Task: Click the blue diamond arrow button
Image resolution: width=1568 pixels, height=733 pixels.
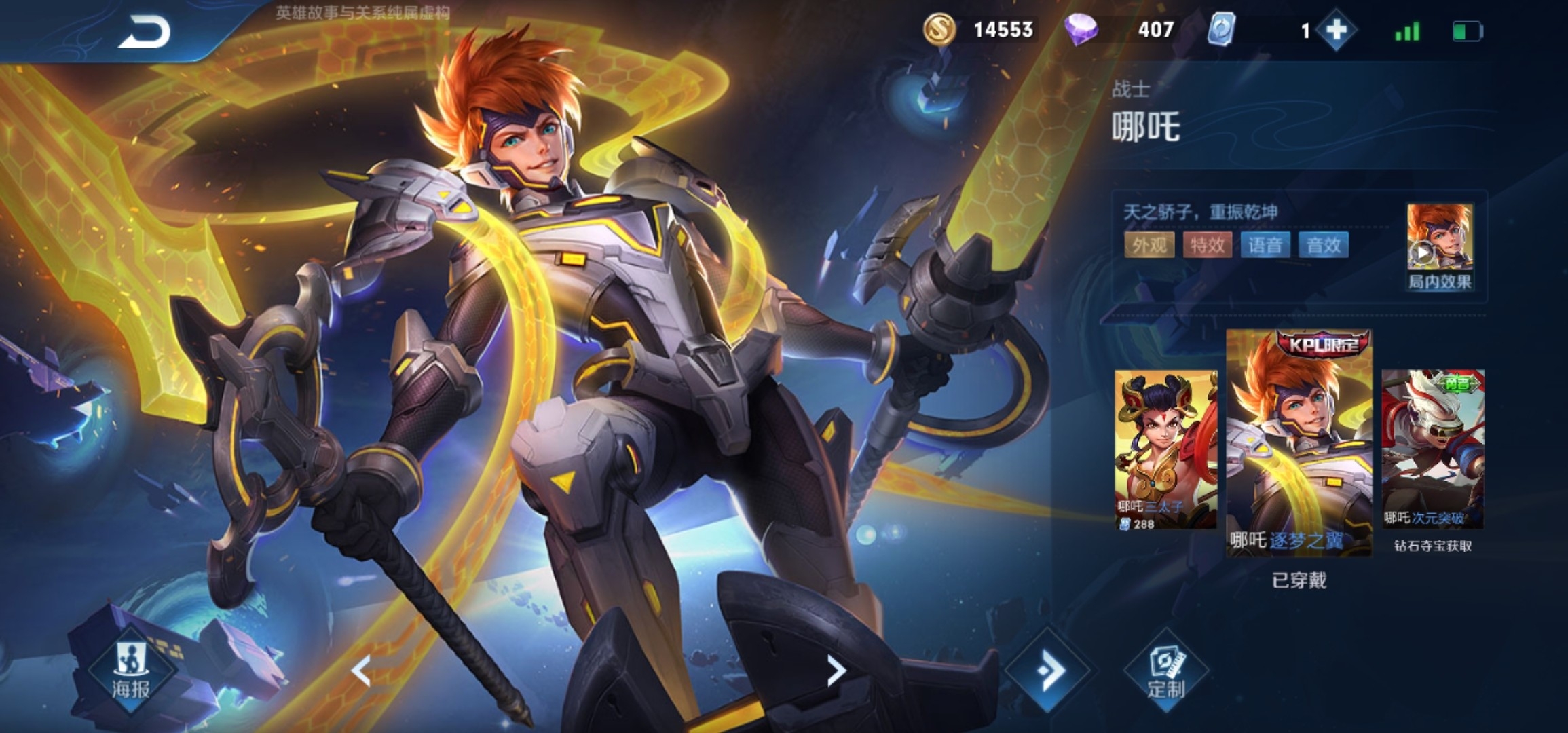Action: pos(1048,671)
